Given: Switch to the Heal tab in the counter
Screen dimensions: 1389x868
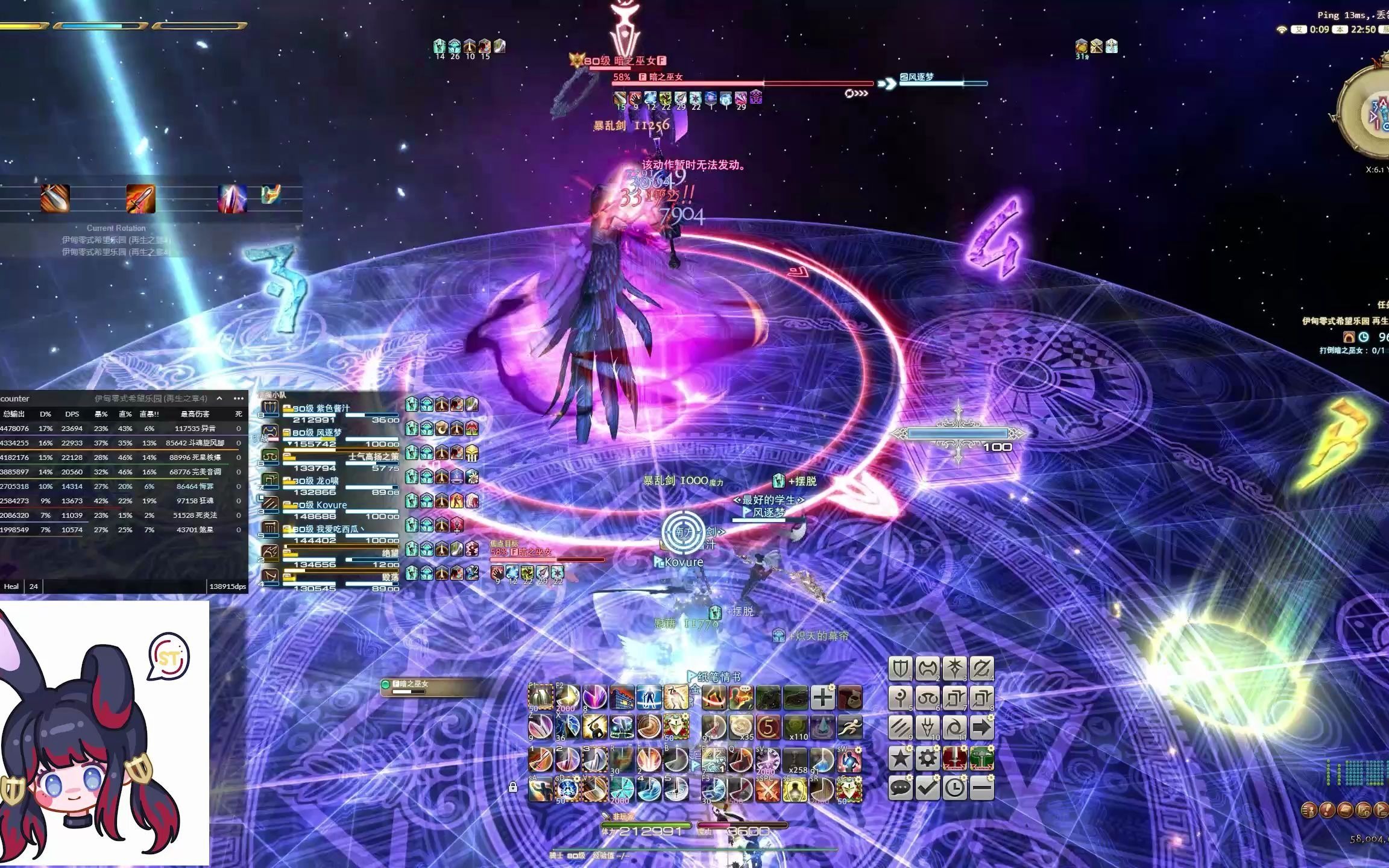Looking at the screenshot, I should coord(11,587).
